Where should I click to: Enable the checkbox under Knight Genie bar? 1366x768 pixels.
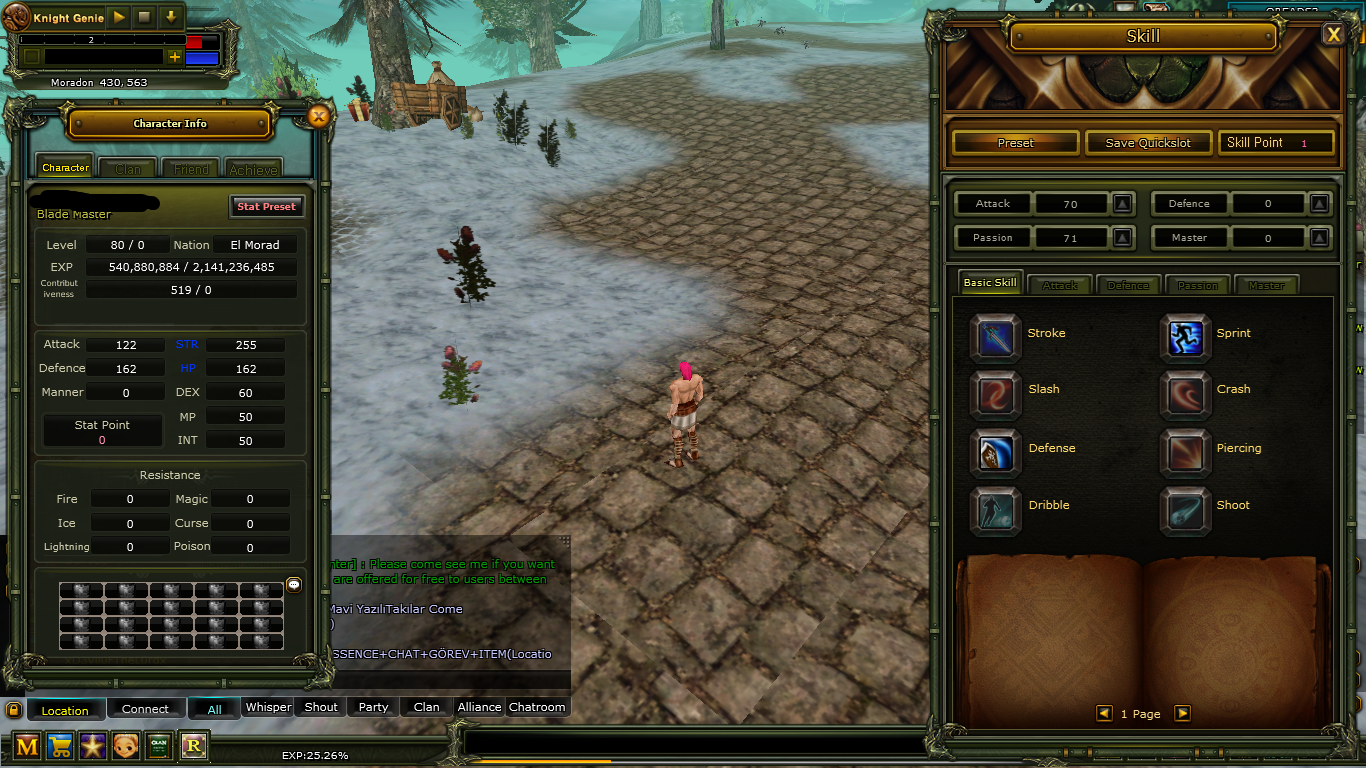pyautogui.click(x=31, y=57)
